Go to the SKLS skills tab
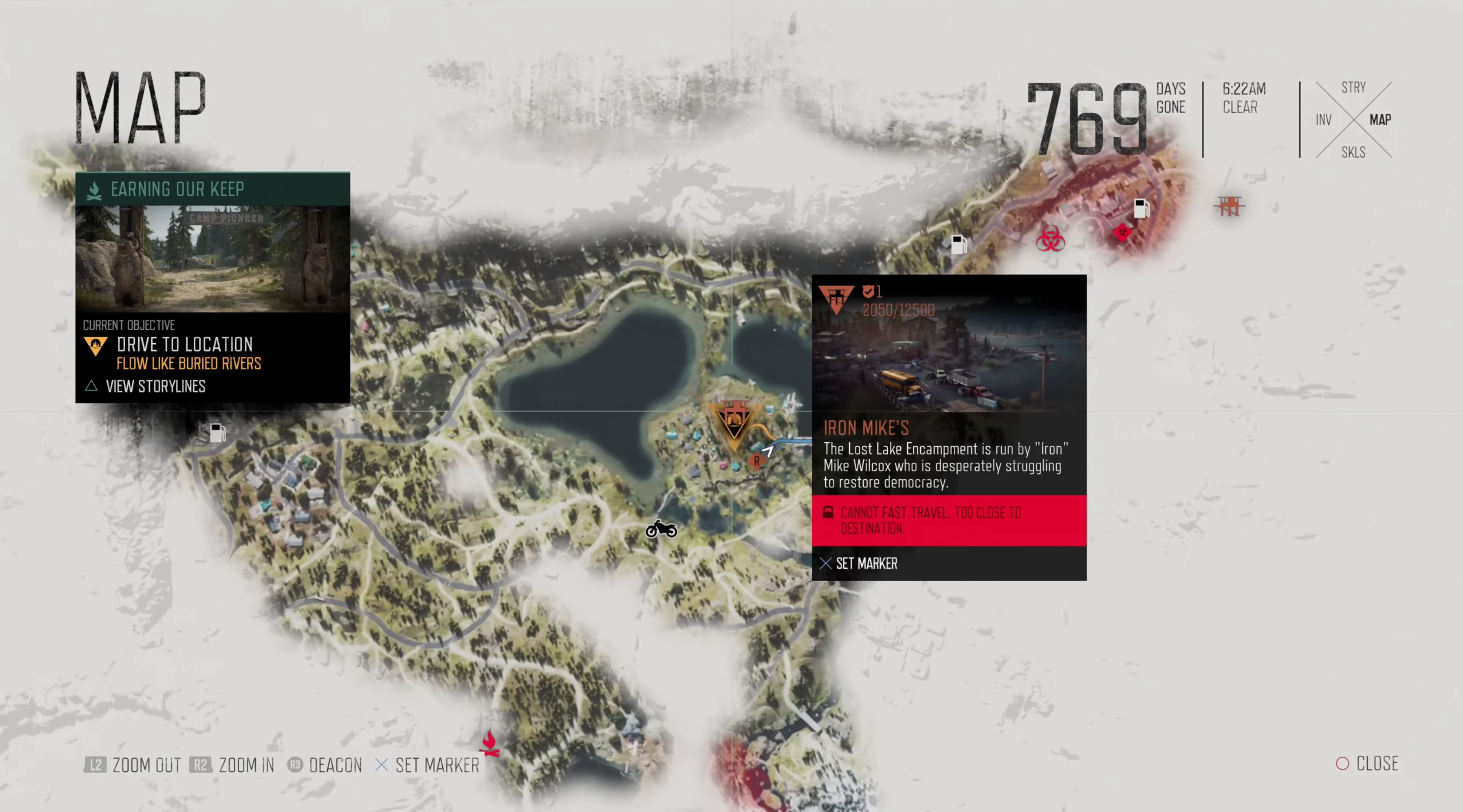Viewport: 1463px width, 812px height. point(1353,152)
